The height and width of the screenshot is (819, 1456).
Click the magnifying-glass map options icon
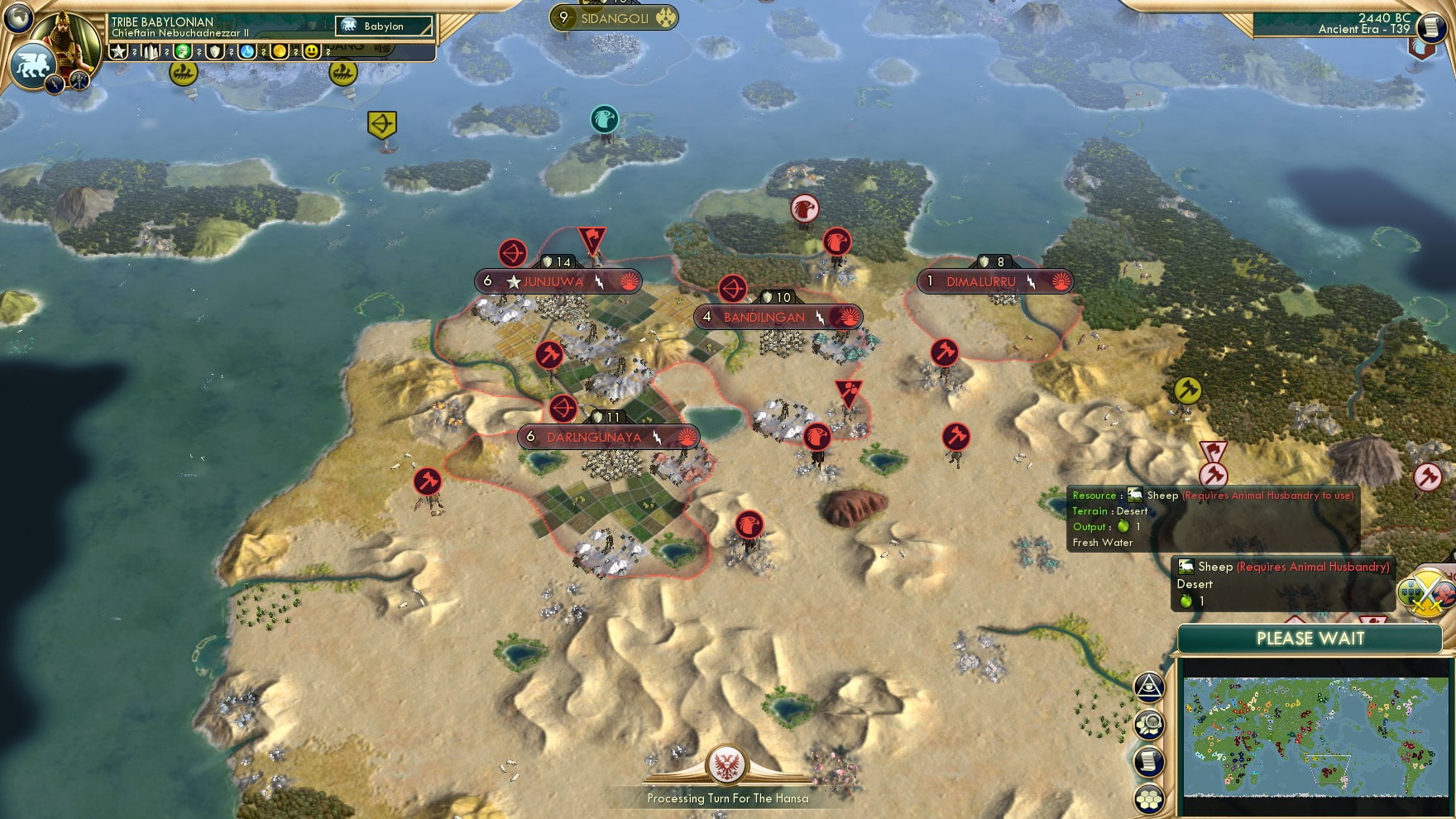[x=1149, y=722]
